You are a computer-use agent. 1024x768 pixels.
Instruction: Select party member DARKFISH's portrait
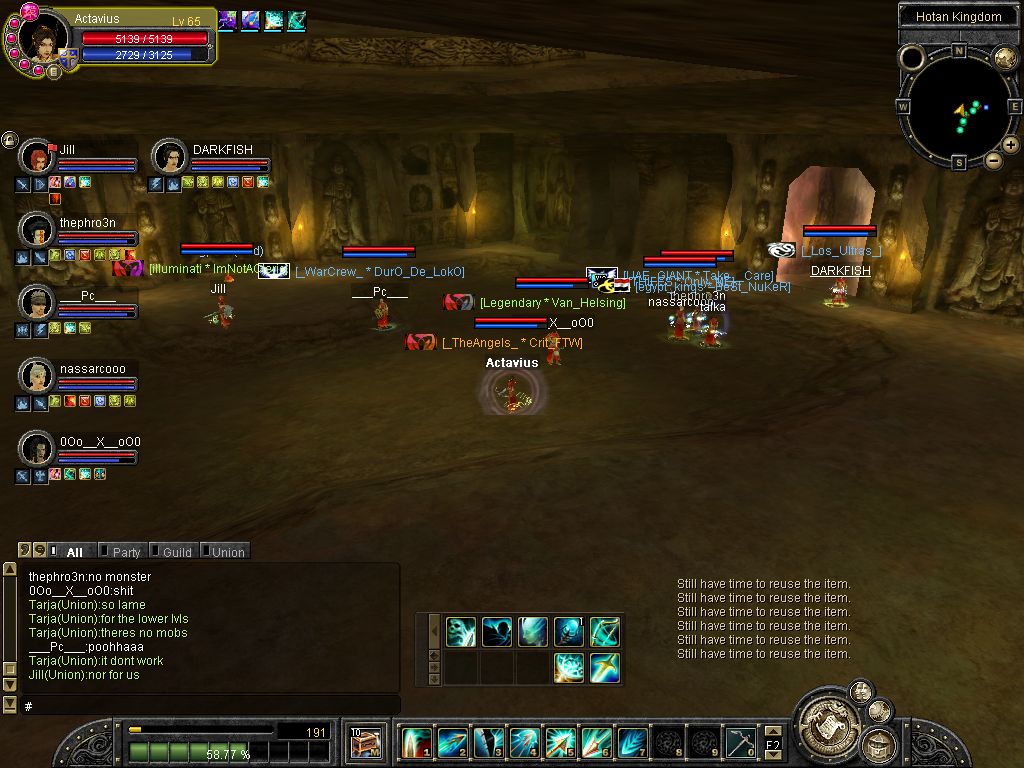[169, 158]
